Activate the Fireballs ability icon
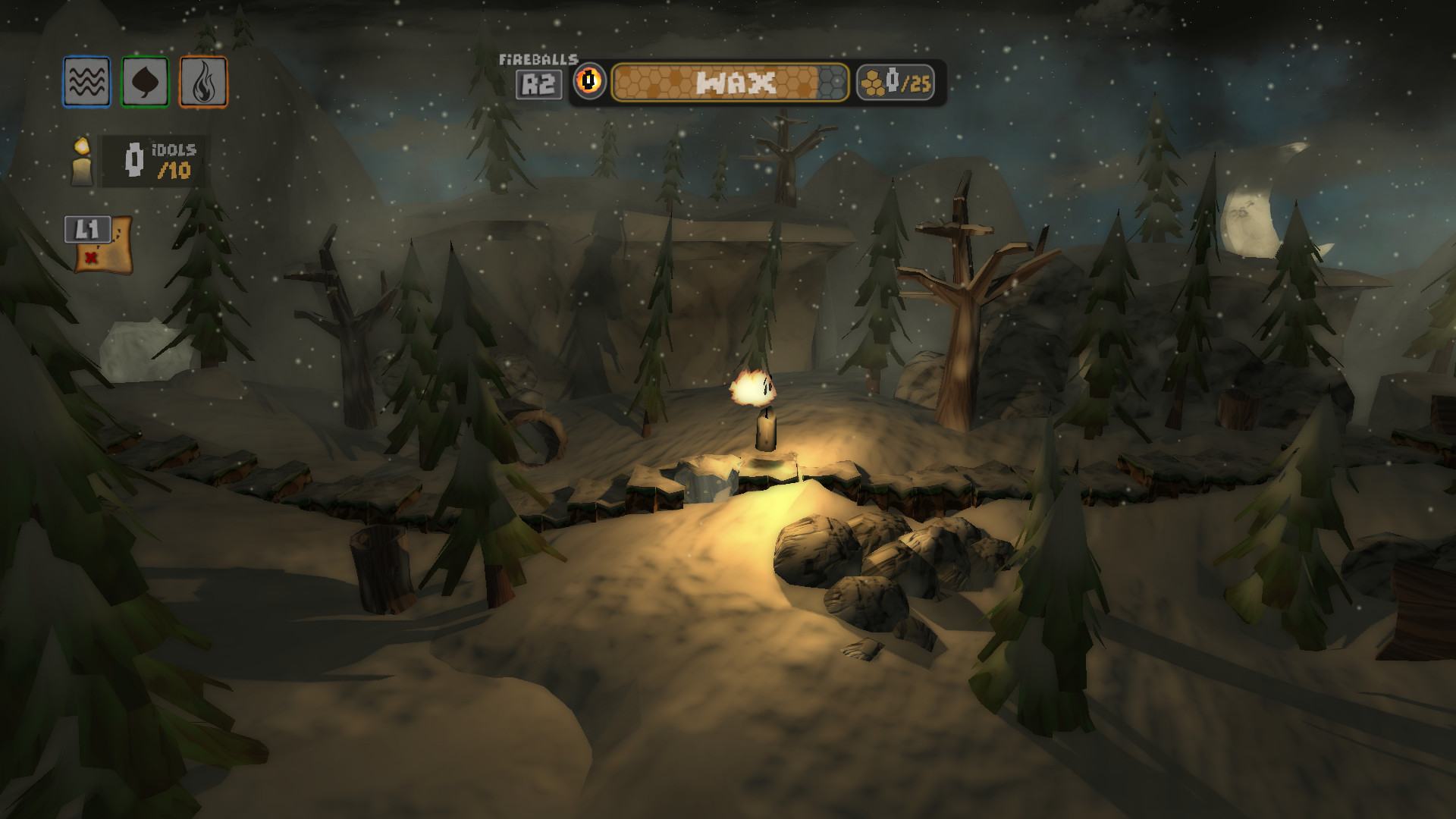The height and width of the screenshot is (819, 1456). click(589, 81)
